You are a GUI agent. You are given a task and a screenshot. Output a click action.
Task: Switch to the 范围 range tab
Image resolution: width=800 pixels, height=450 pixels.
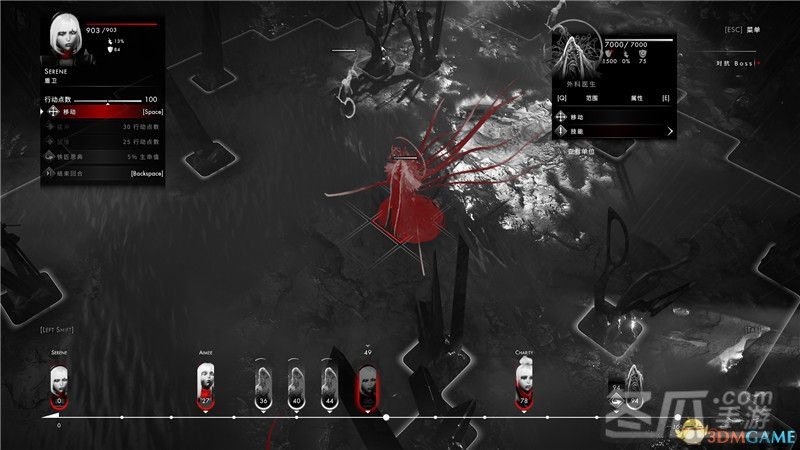pyautogui.click(x=594, y=99)
